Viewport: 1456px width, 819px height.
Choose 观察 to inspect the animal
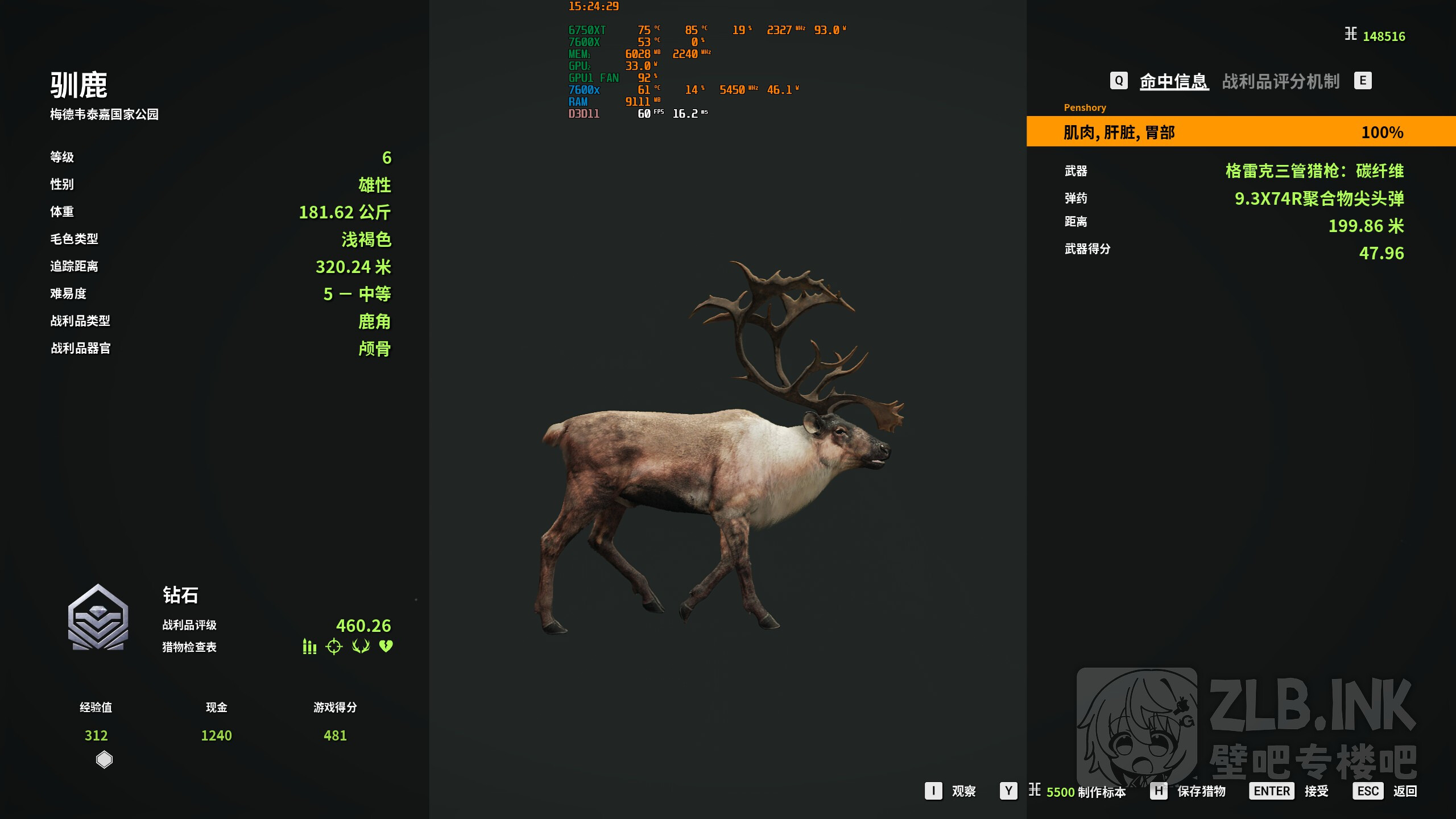point(963,791)
